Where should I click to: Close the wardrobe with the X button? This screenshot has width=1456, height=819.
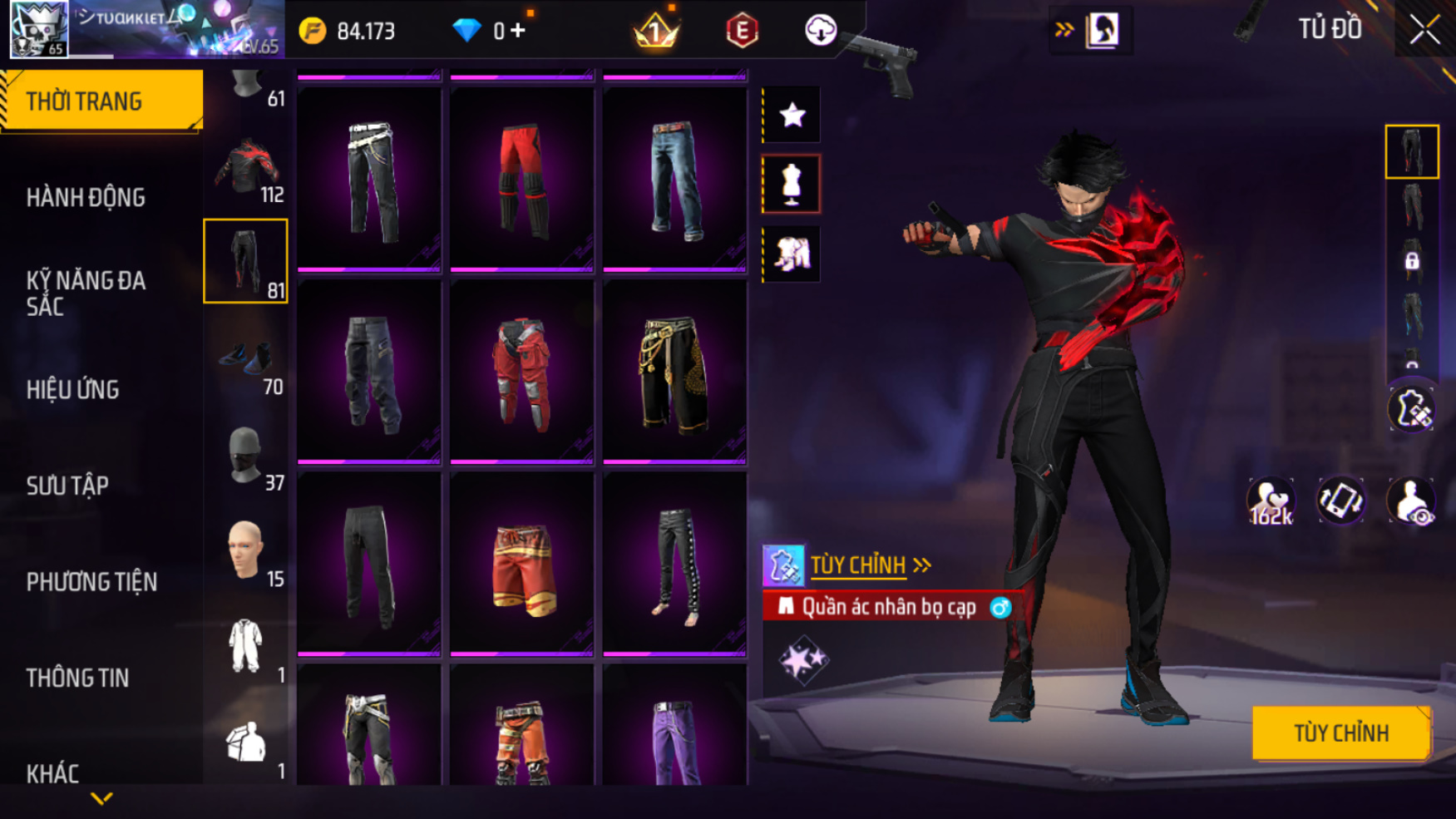(x=1424, y=30)
